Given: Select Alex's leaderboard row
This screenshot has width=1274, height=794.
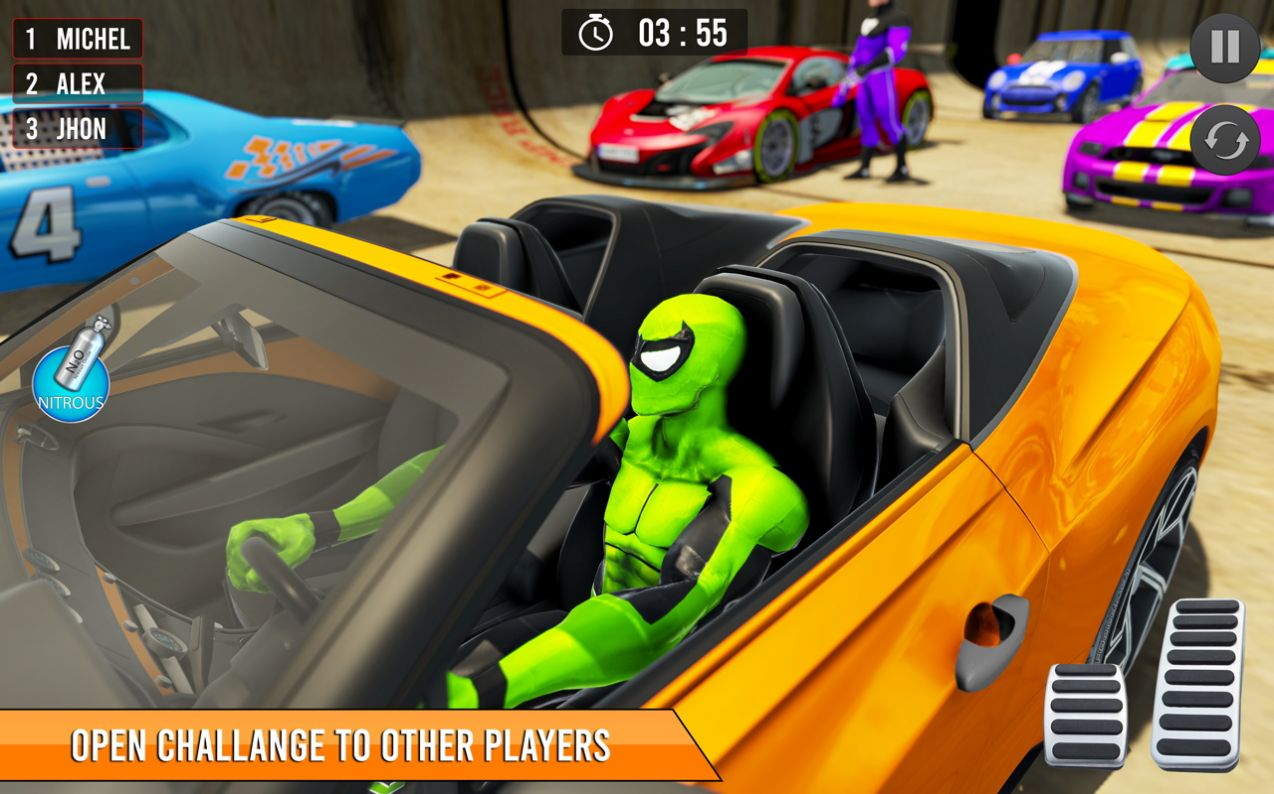Looking at the screenshot, I should (x=78, y=84).
